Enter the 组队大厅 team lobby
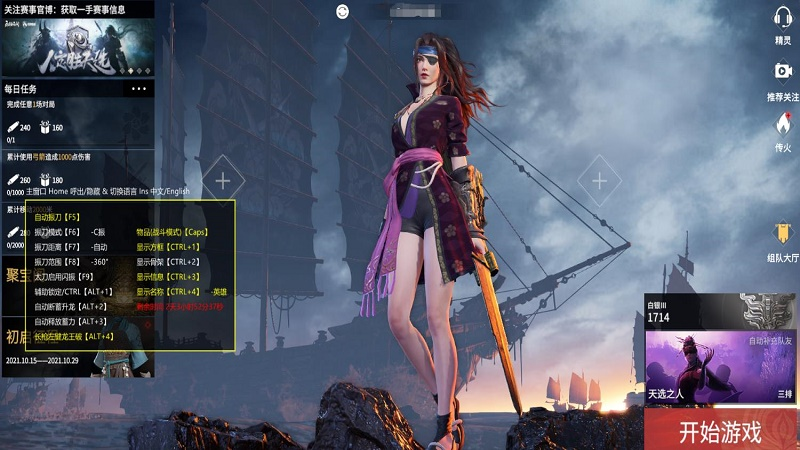800x450 pixels. pos(783,240)
